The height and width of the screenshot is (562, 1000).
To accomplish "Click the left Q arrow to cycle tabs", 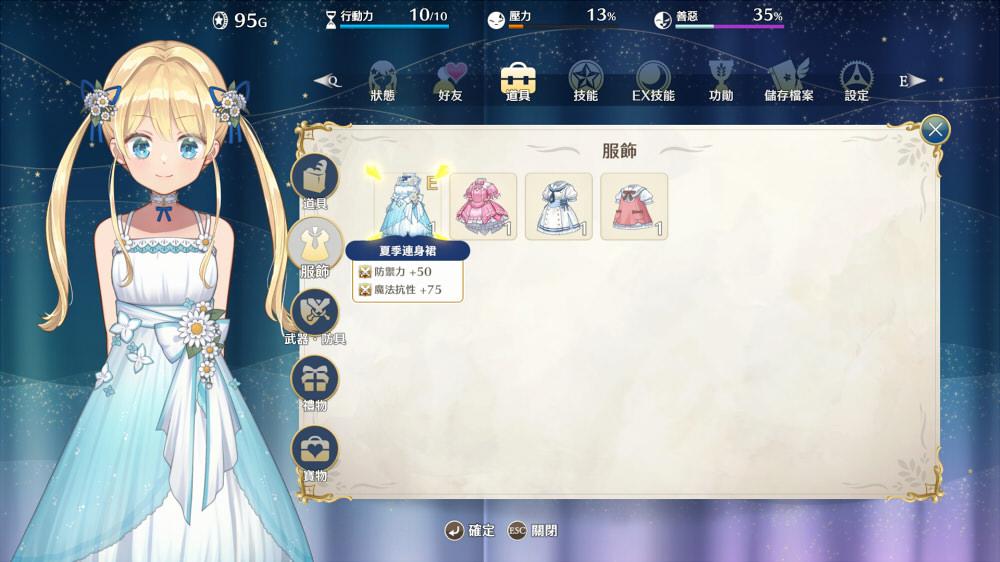I will click(x=328, y=81).
